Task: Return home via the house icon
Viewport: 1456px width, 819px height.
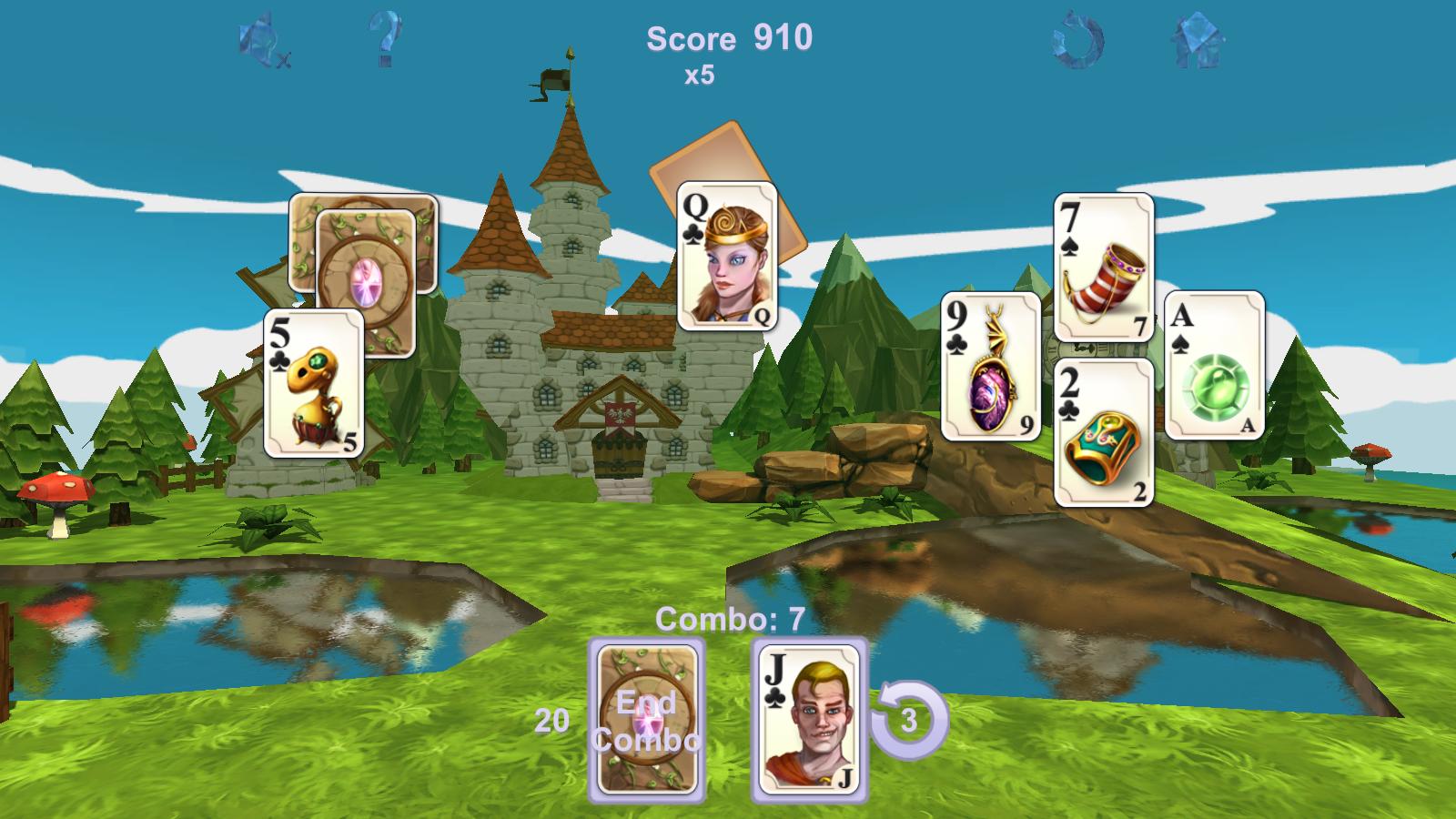Action: (1197, 38)
